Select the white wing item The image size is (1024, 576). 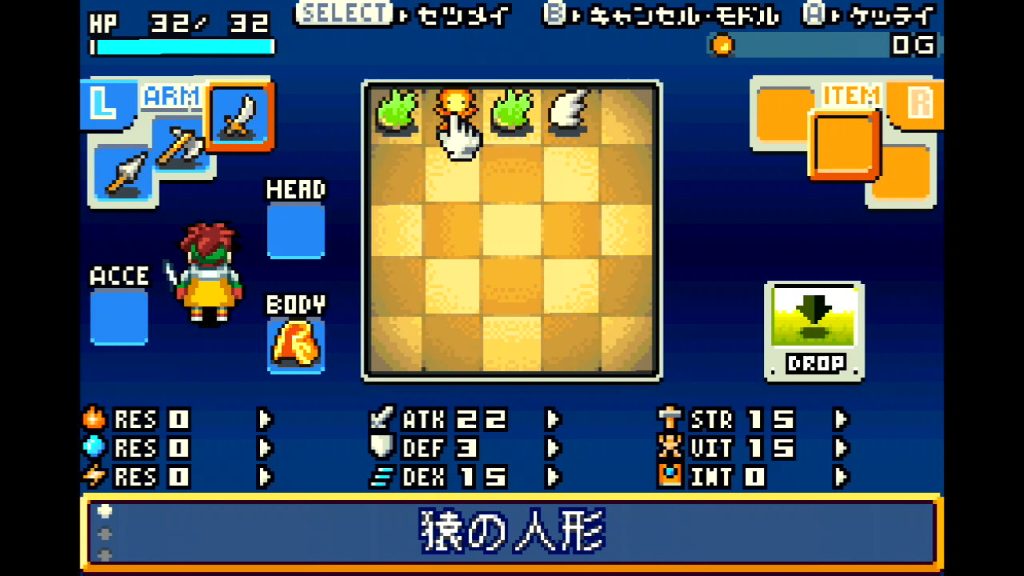click(x=569, y=109)
